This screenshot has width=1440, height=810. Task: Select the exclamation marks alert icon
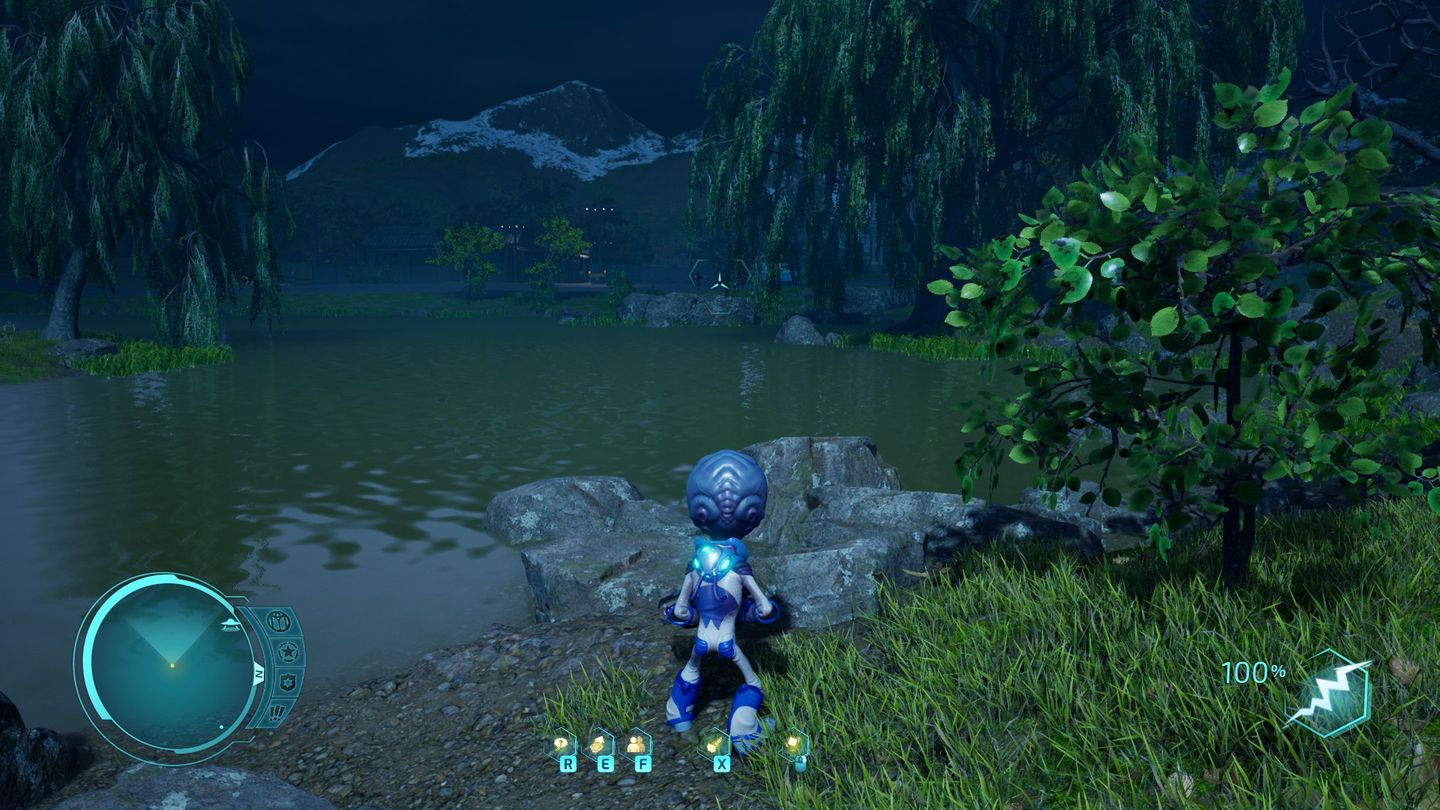[278, 712]
